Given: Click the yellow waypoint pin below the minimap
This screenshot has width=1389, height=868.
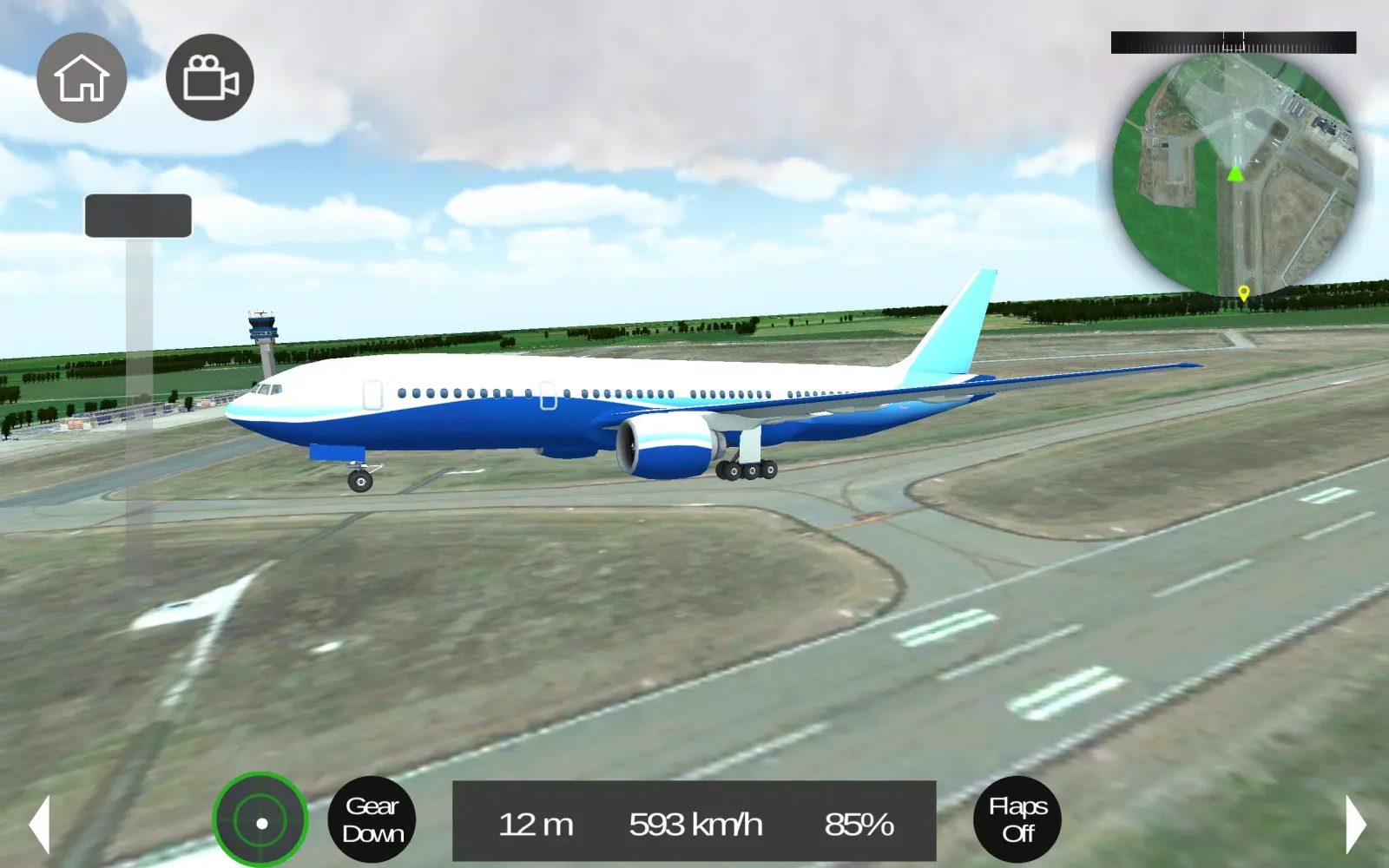Looking at the screenshot, I should [1243, 293].
